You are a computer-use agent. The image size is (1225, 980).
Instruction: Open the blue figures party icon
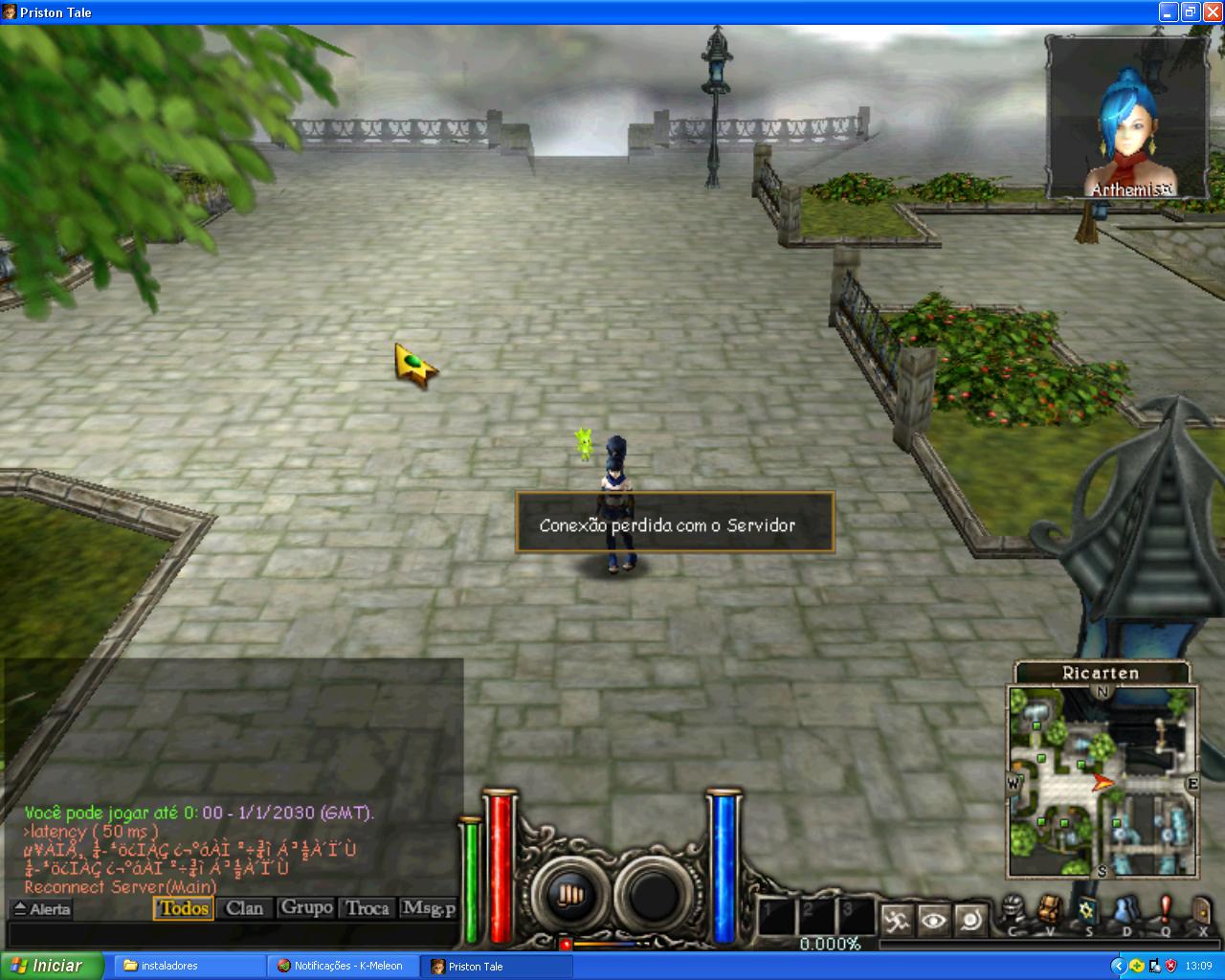point(1126,909)
